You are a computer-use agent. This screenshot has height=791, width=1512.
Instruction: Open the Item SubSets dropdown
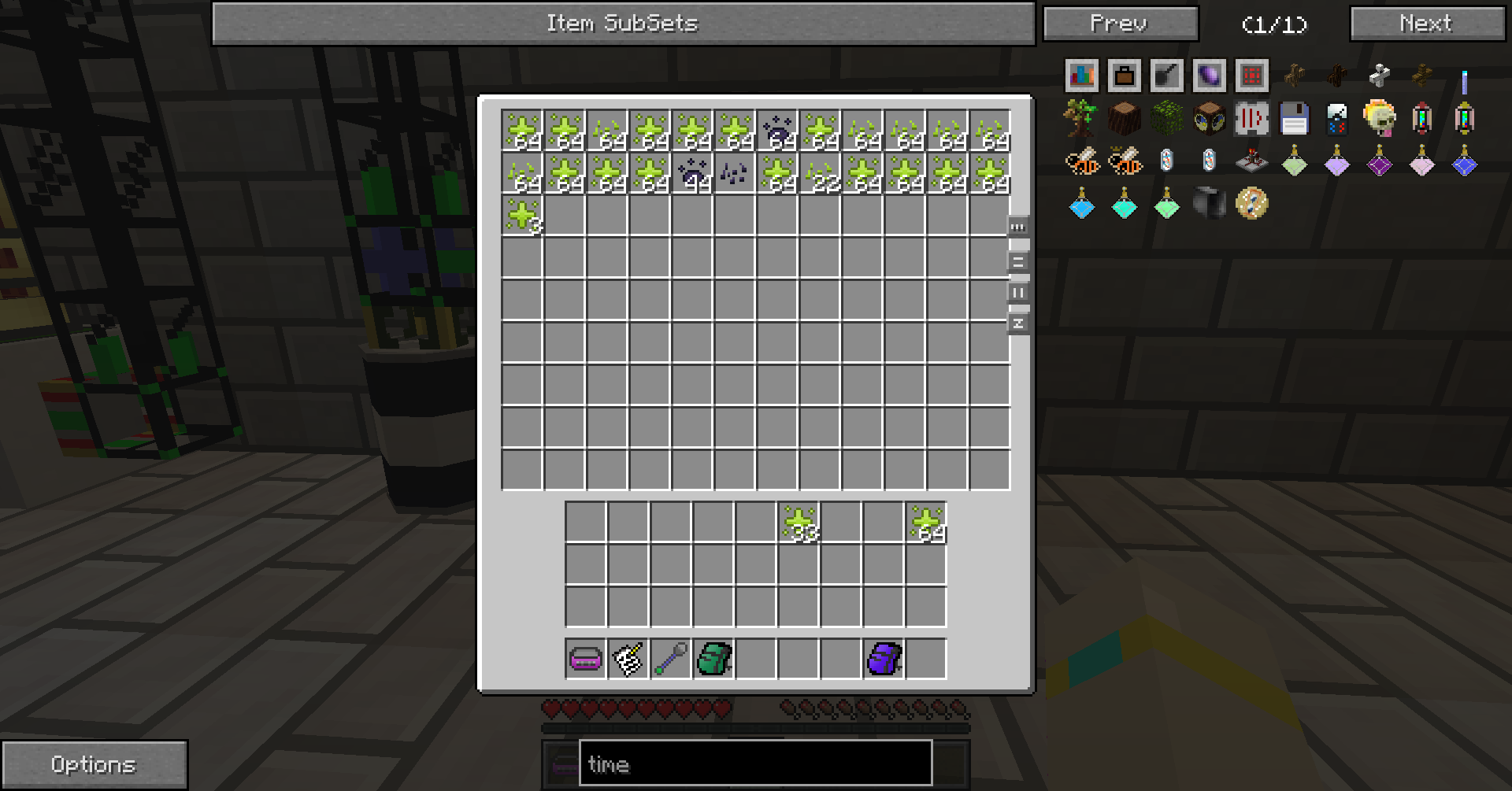623,24
